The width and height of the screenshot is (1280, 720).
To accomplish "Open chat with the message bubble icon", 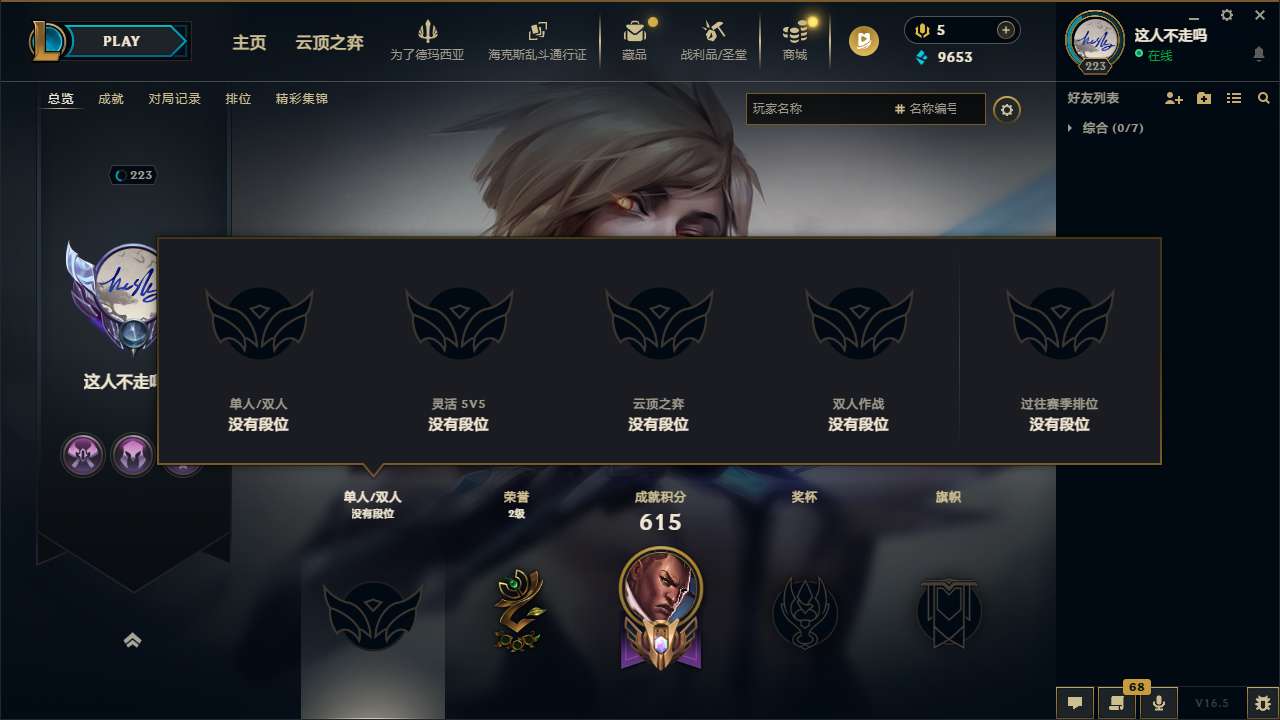I will (1075, 703).
